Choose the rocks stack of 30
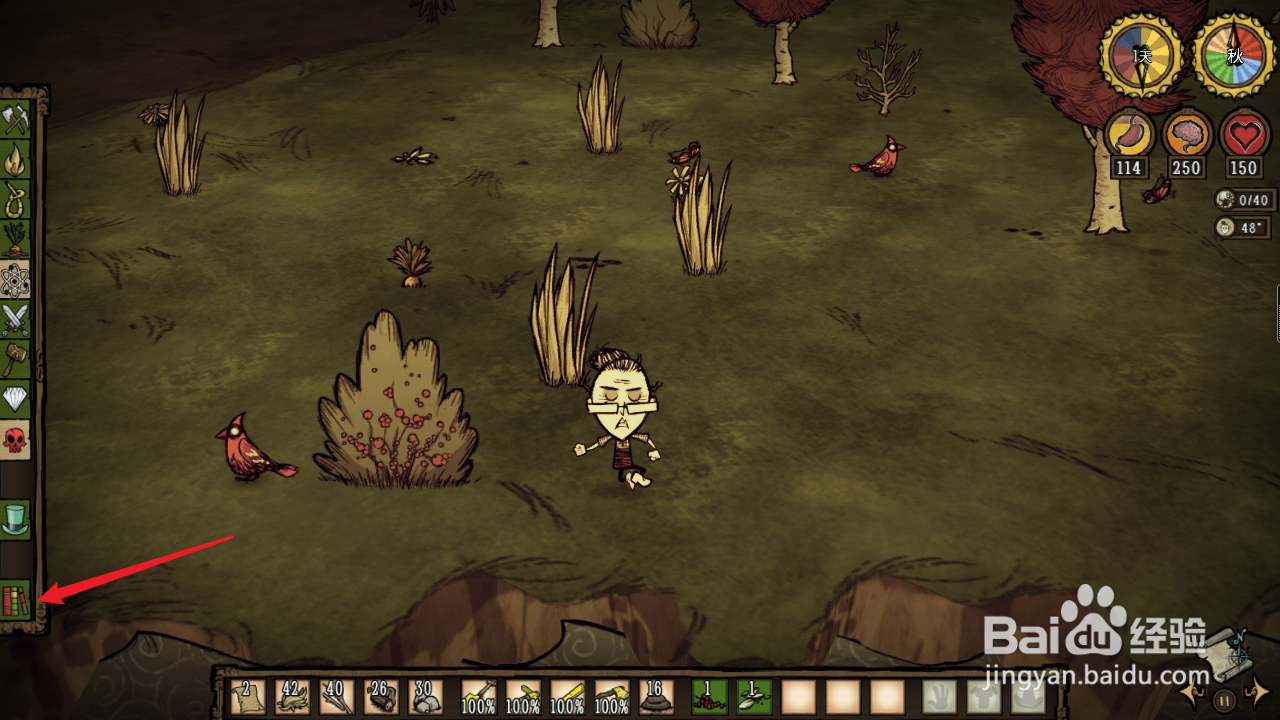Screen dimensions: 1280x720 tap(425, 697)
